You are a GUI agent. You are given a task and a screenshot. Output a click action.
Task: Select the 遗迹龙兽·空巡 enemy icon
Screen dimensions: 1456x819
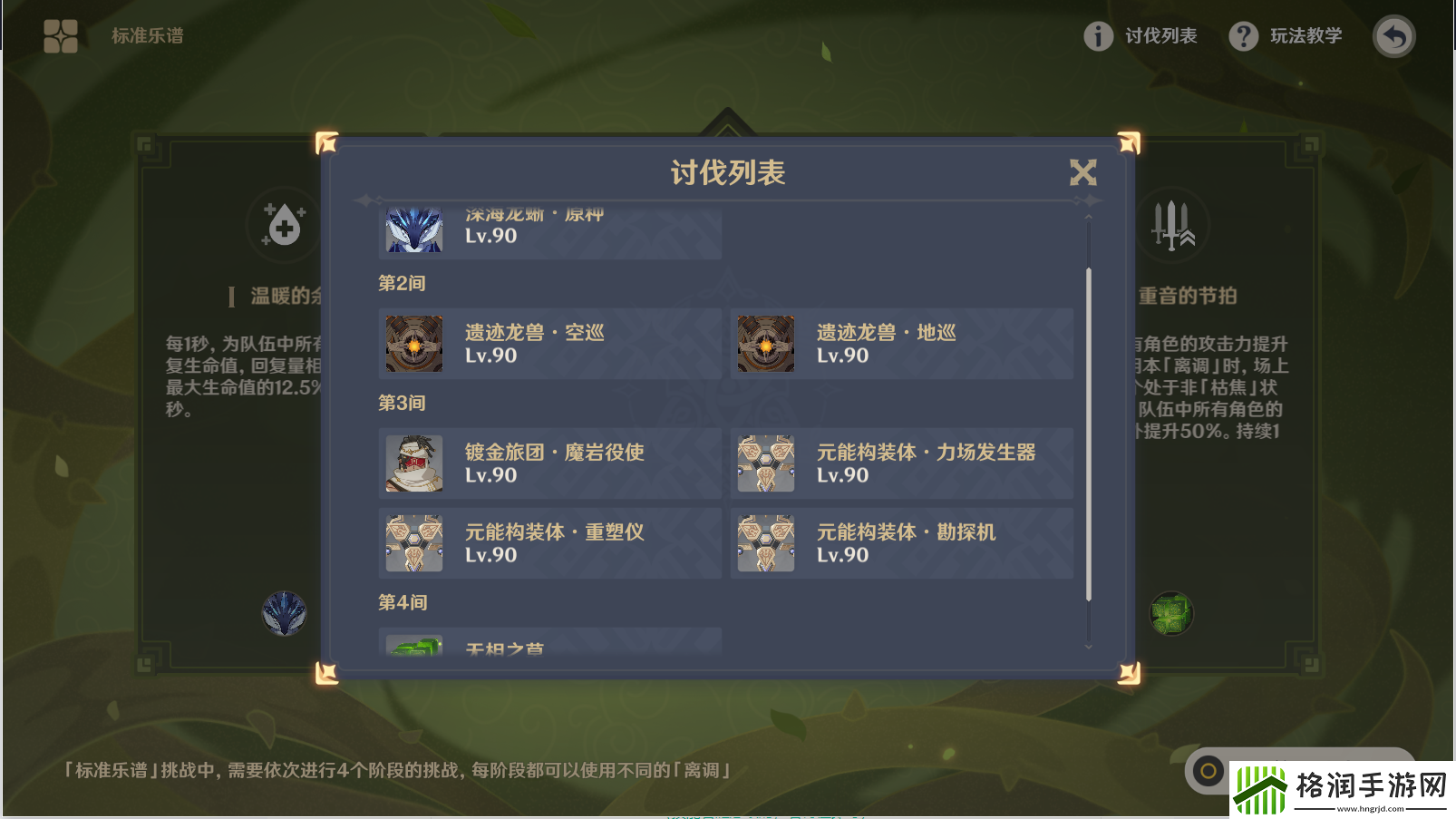pyautogui.click(x=413, y=344)
